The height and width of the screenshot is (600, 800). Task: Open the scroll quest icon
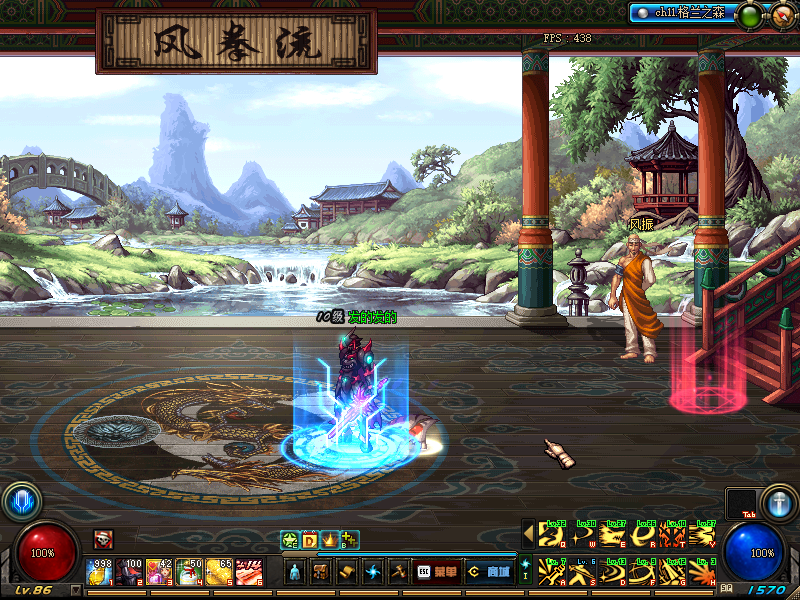346,572
